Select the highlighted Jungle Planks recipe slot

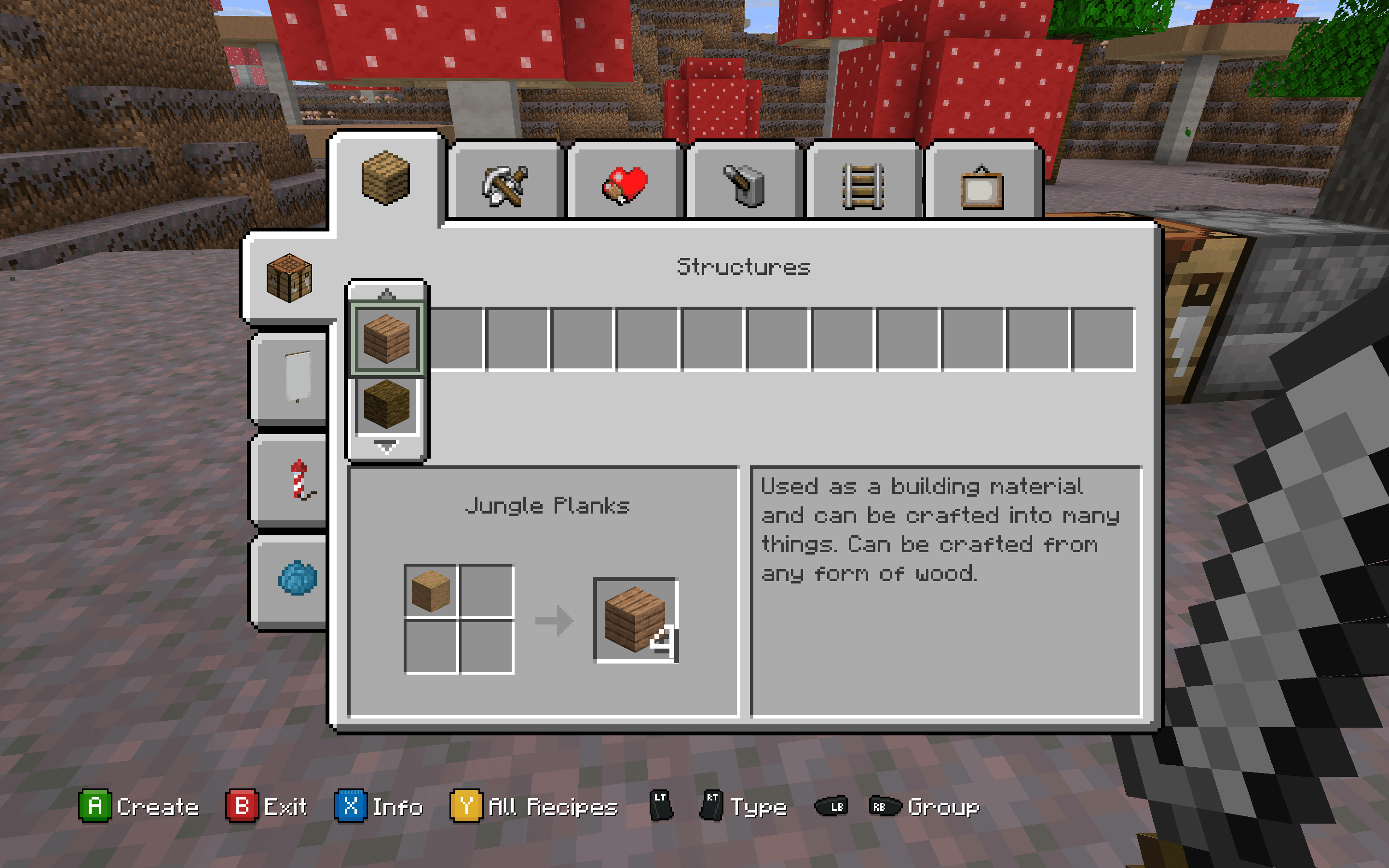387,339
